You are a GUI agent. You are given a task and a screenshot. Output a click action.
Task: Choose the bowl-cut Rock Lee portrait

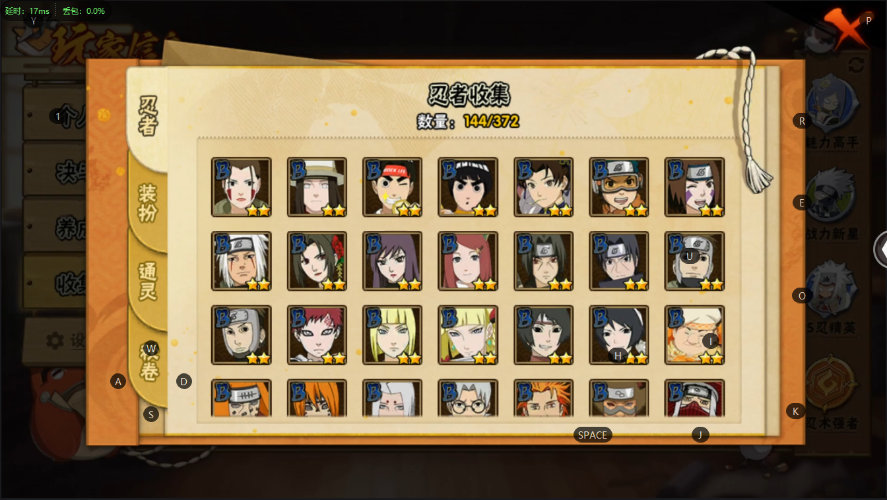point(468,187)
